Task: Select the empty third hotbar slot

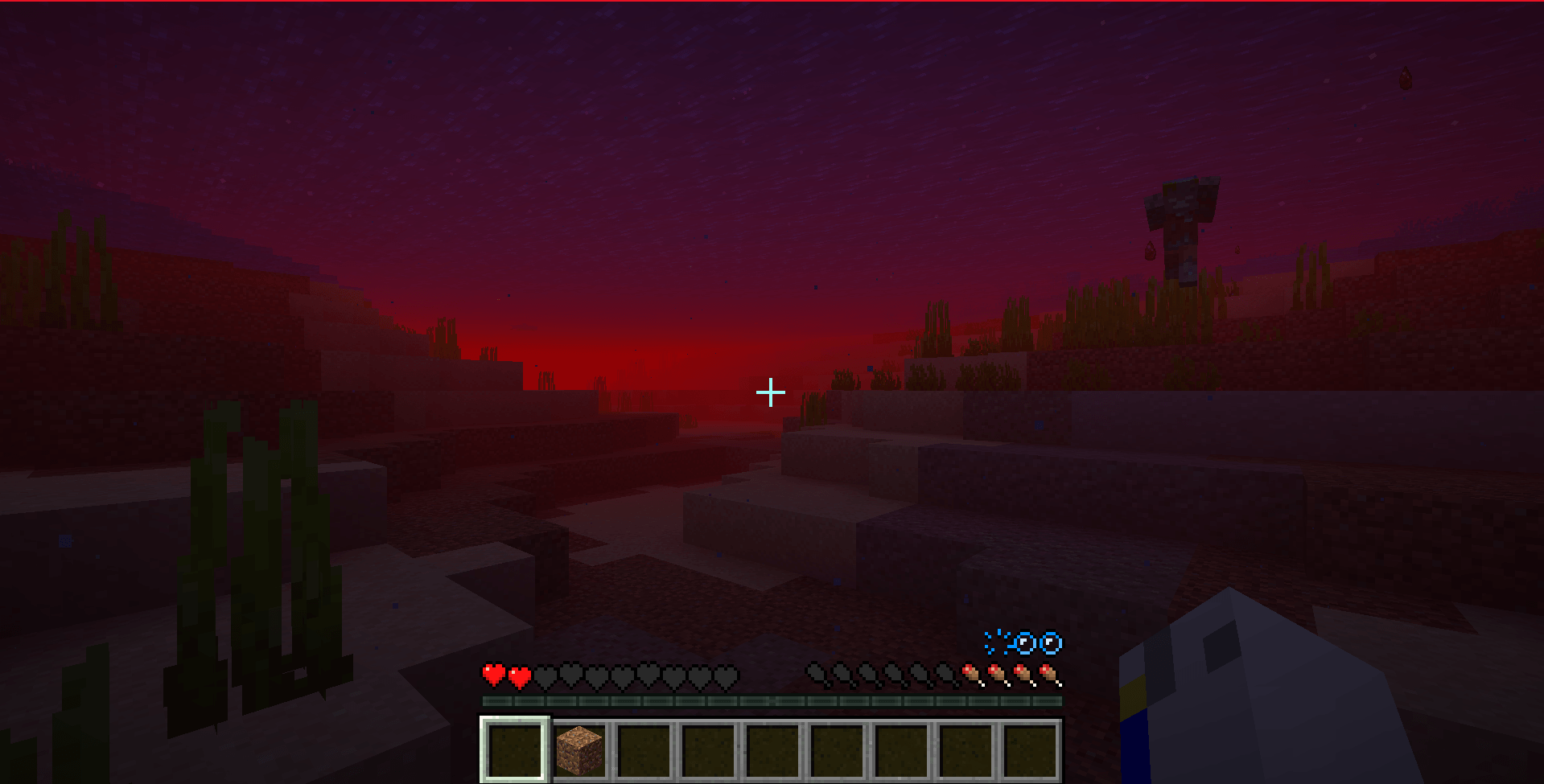Action: tap(642, 749)
